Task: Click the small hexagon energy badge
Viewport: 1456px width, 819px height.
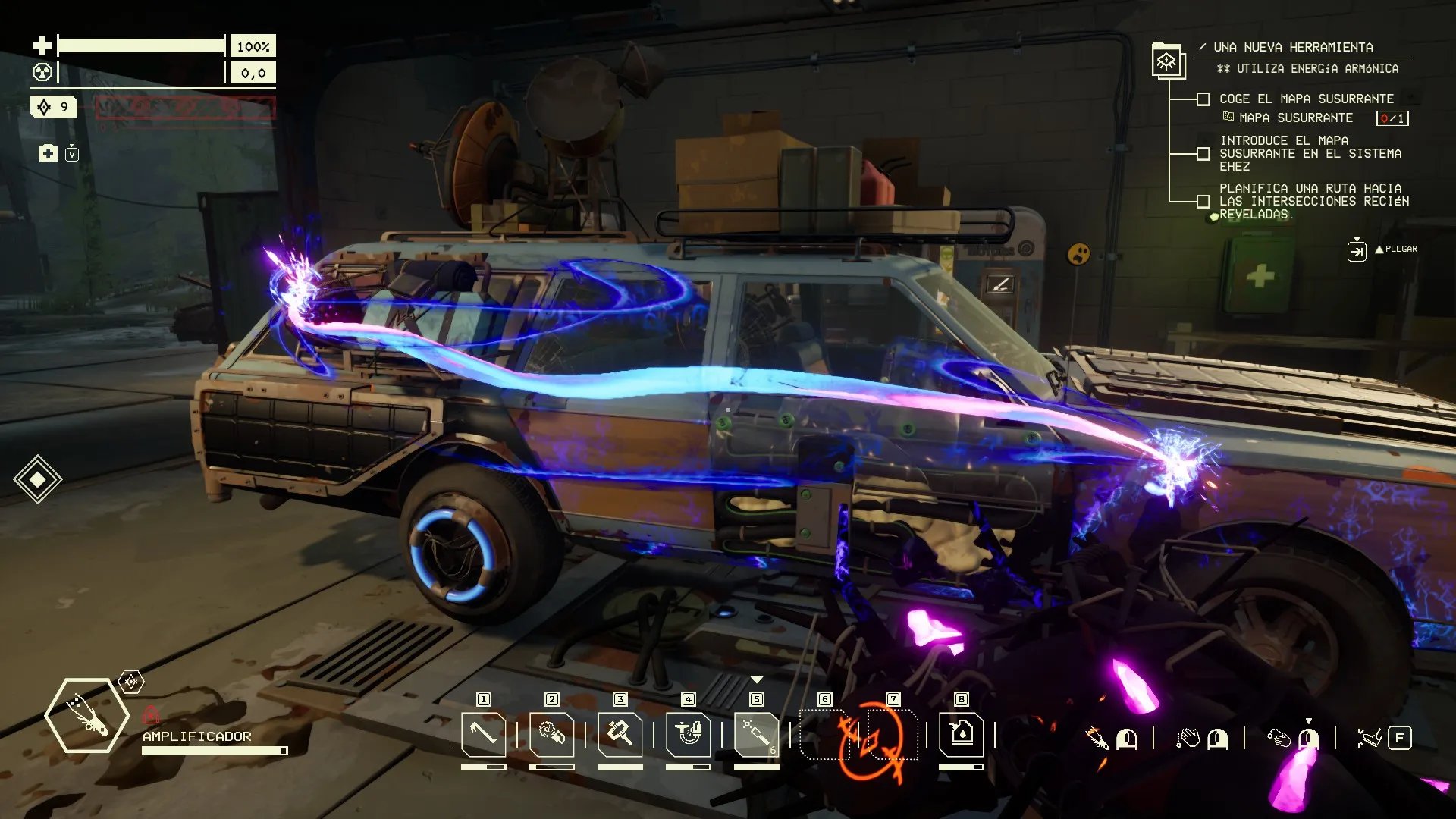Action: 131,682
